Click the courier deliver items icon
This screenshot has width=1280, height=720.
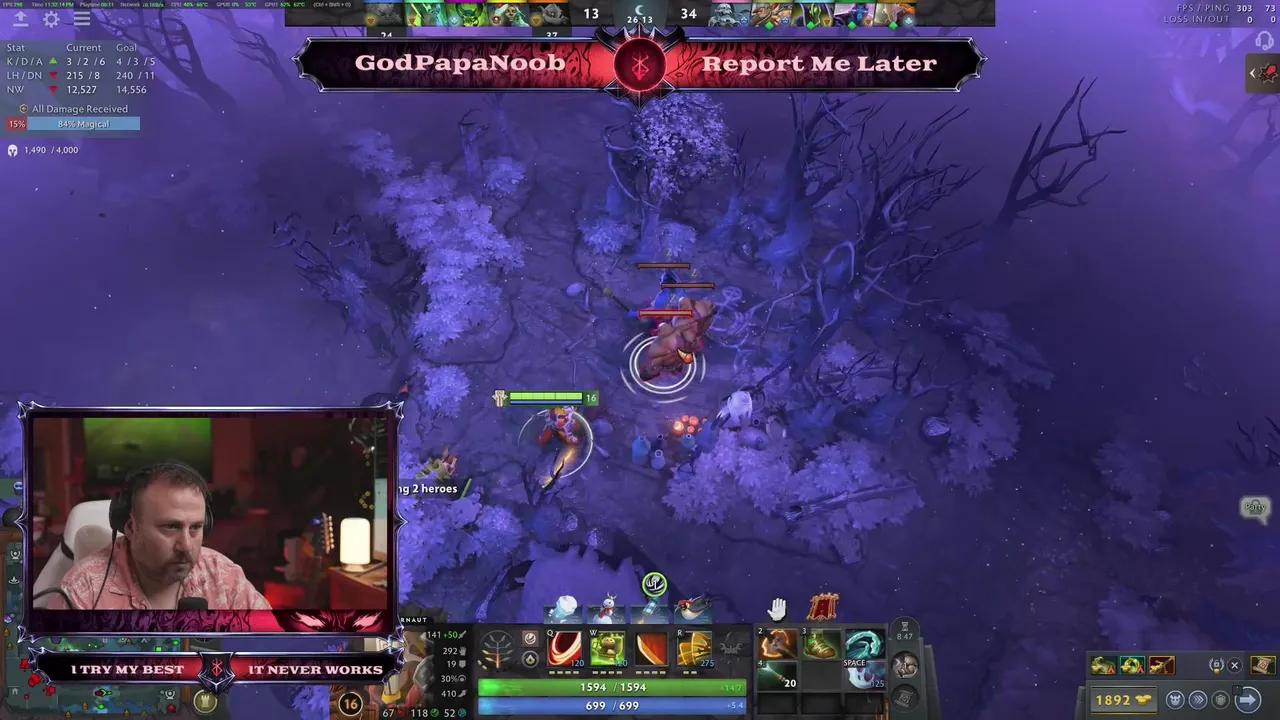[1247, 699]
